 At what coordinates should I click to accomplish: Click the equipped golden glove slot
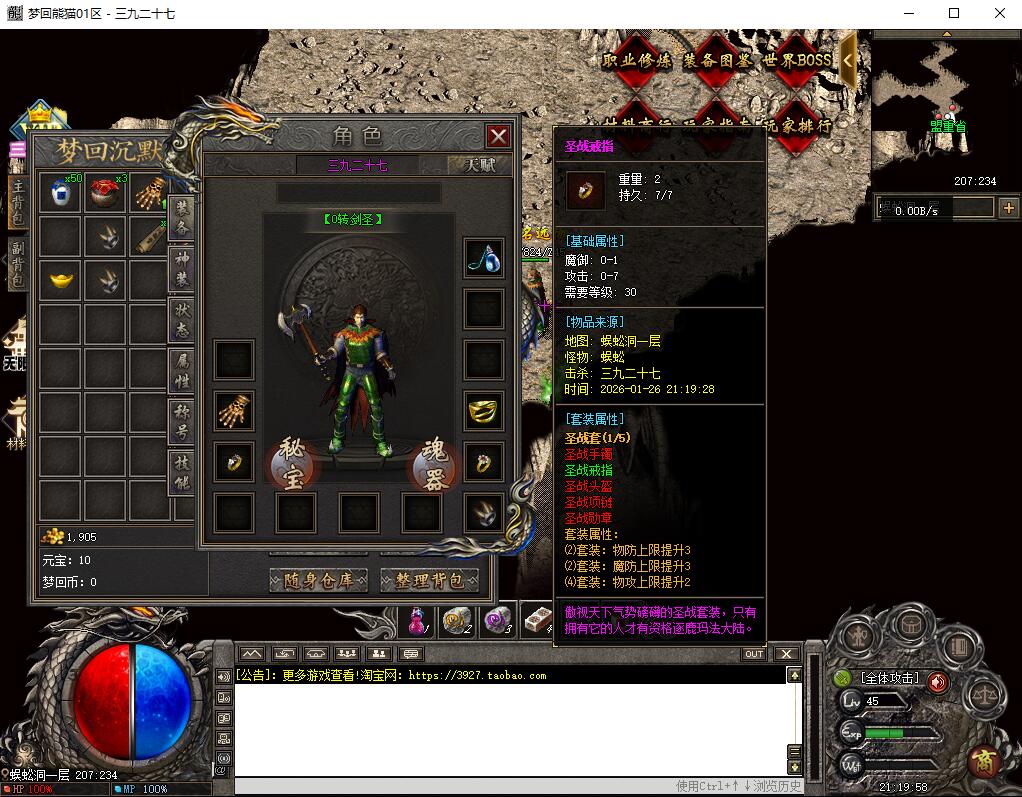(235, 410)
